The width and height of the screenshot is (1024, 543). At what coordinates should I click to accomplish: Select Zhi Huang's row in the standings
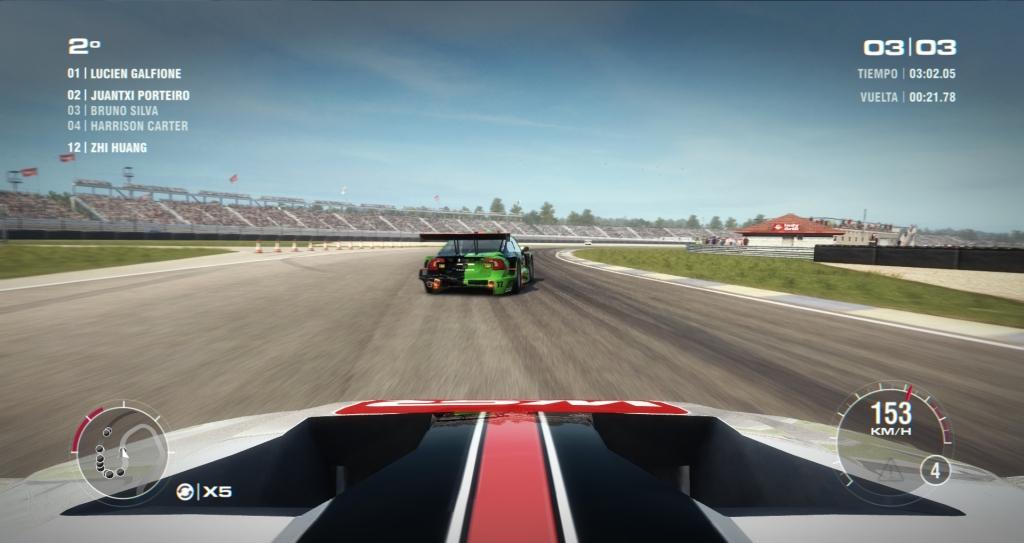click(x=107, y=147)
